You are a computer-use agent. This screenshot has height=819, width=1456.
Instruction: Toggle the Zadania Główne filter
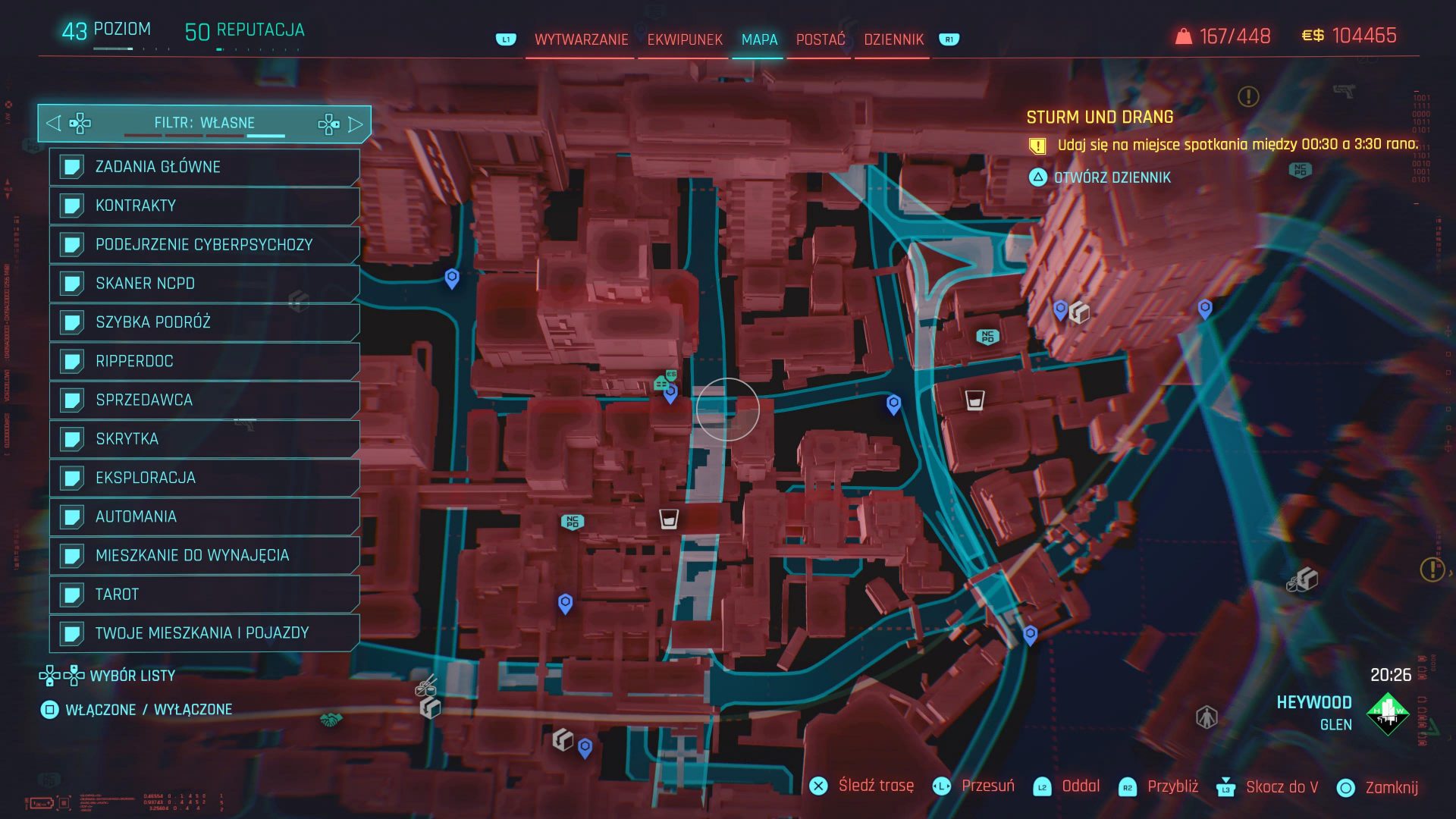[204, 167]
